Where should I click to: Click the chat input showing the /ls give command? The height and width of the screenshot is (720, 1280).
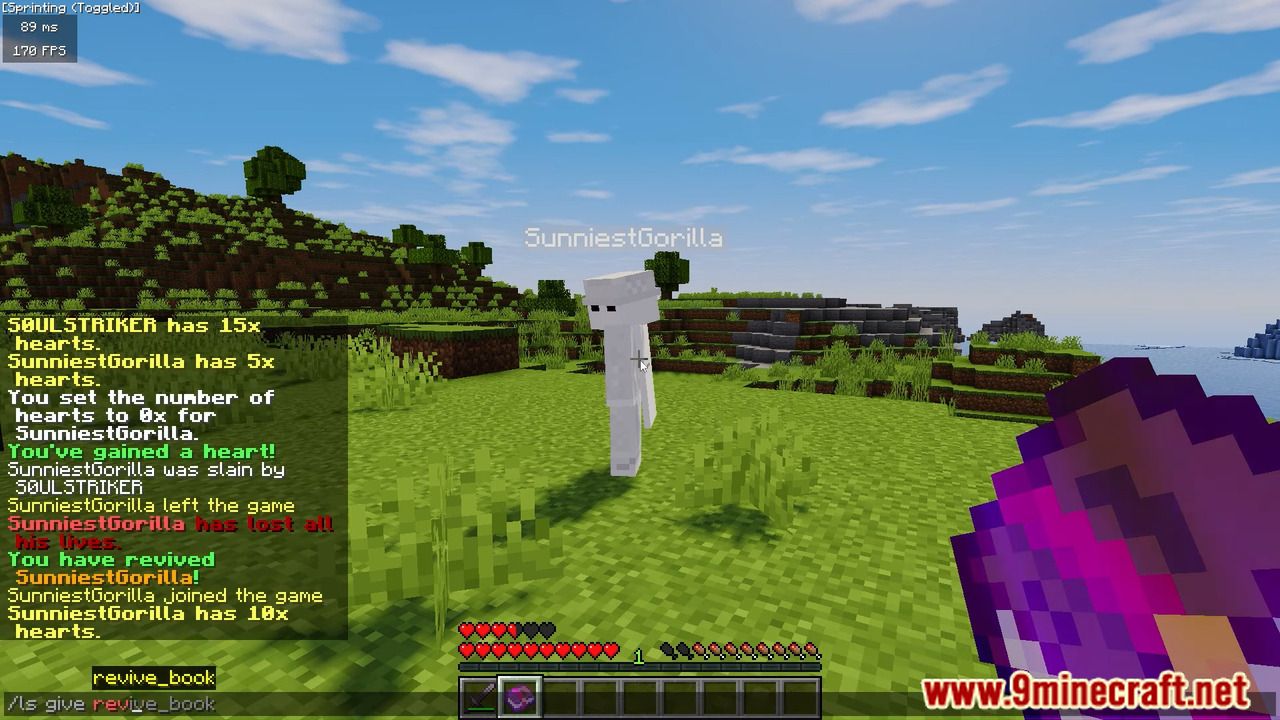point(110,704)
